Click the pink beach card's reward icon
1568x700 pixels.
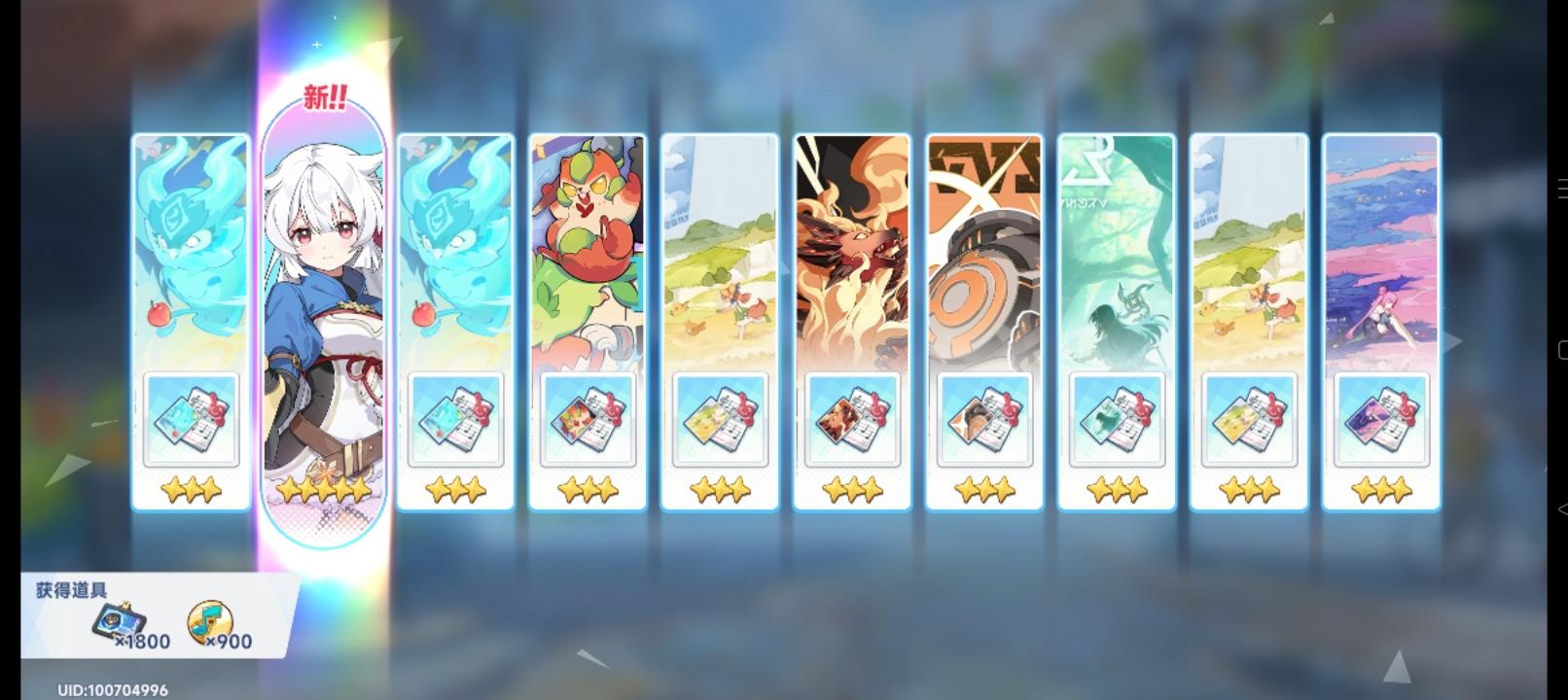point(1379,420)
